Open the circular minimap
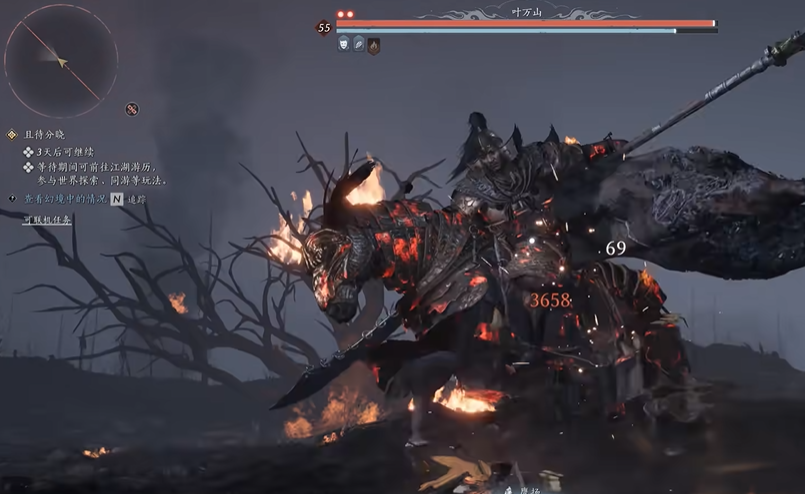Screen dimensions: 805x494 61,61
